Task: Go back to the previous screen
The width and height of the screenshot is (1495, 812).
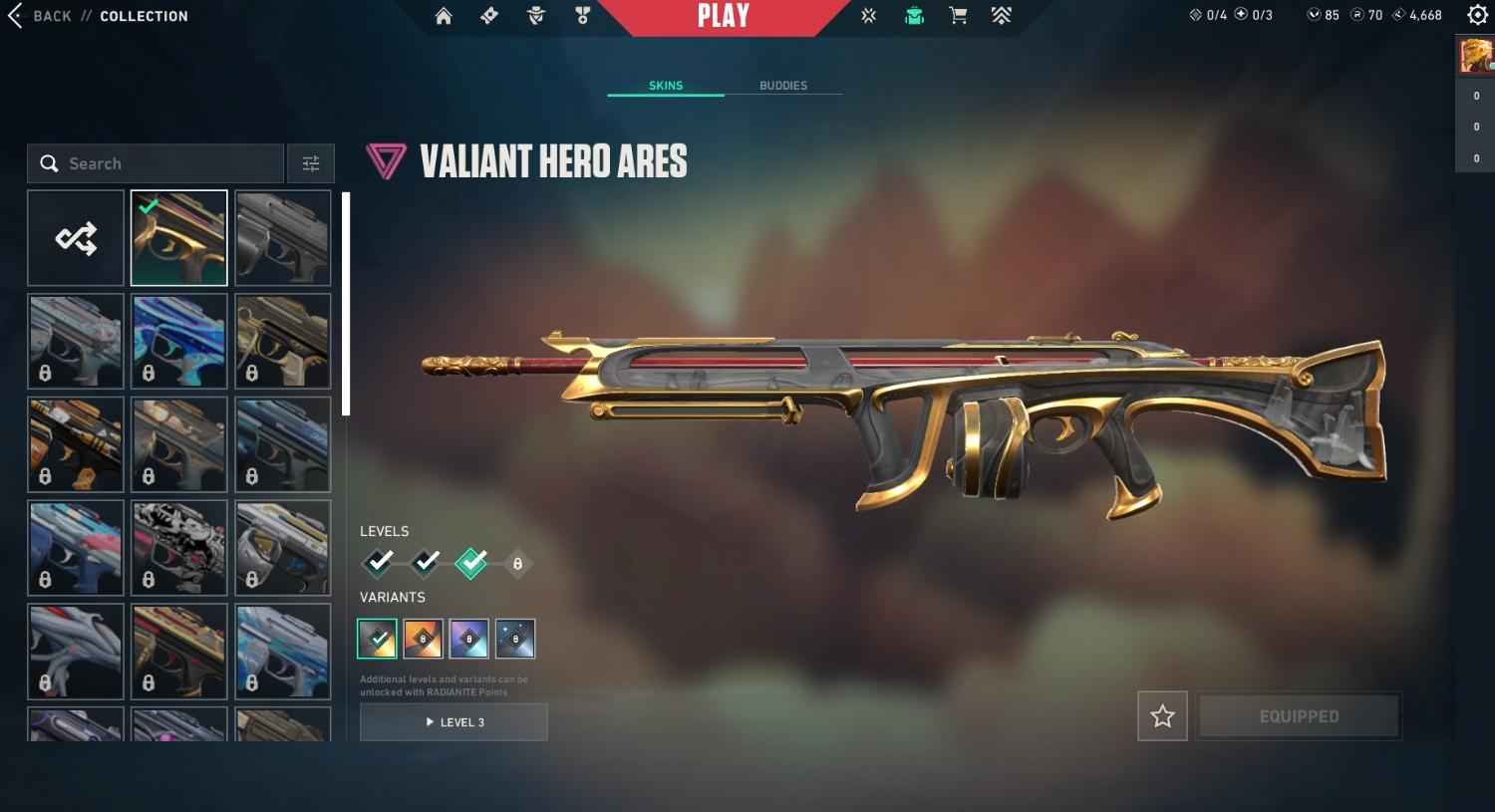Action: 40,16
